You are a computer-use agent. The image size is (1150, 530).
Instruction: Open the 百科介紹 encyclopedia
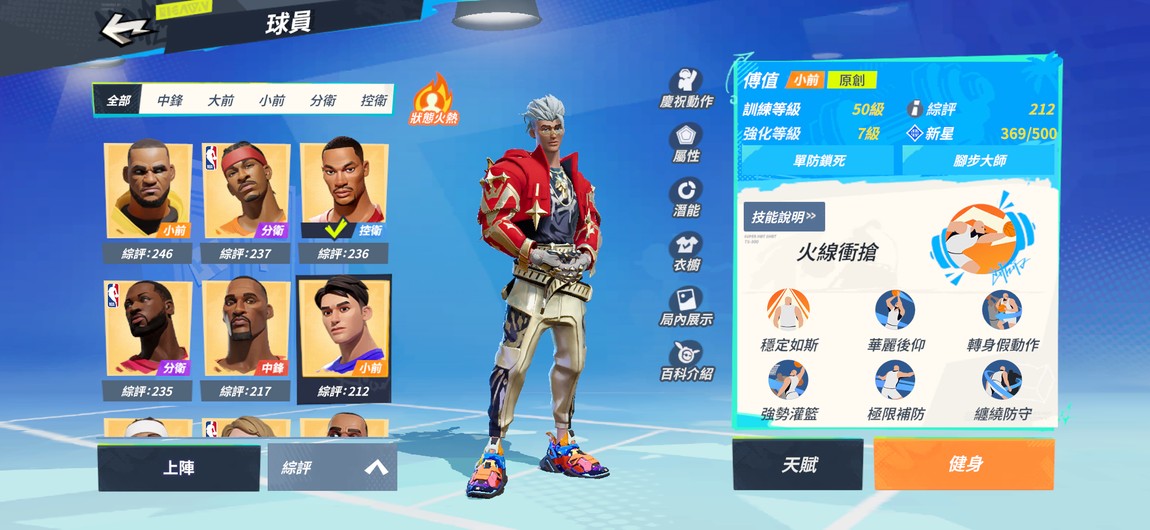pos(686,360)
